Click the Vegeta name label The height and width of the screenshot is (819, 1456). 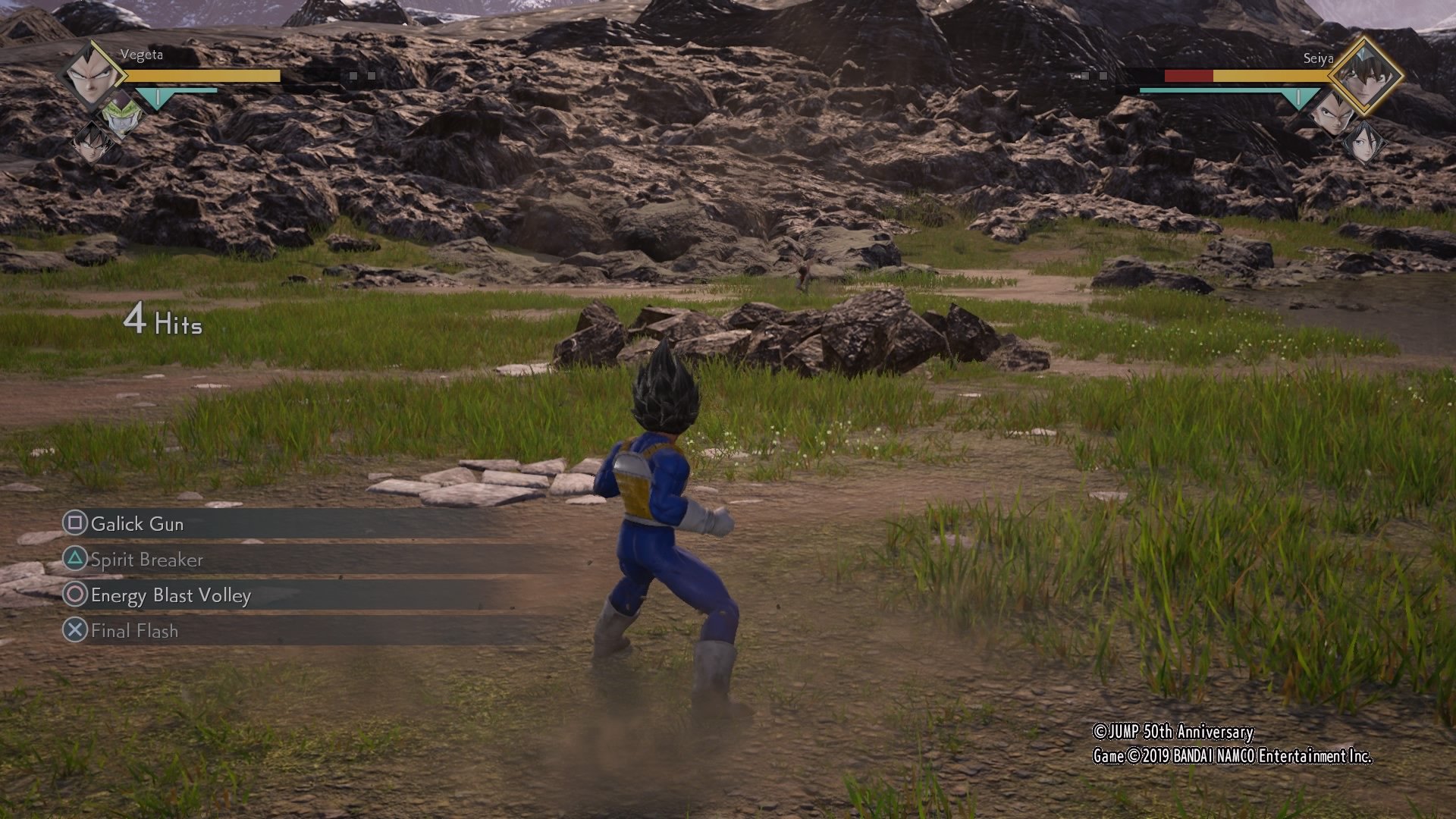pyautogui.click(x=143, y=55)
